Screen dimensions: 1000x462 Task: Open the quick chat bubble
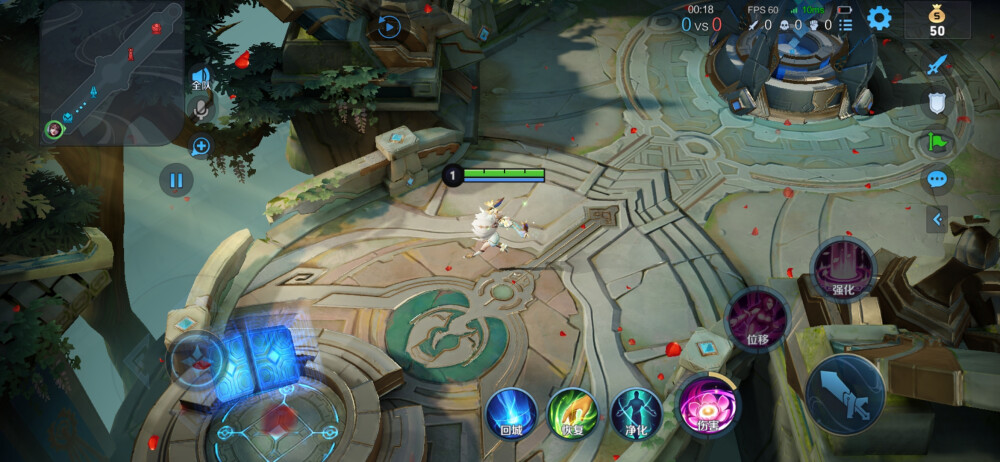(x=937, y=179)
